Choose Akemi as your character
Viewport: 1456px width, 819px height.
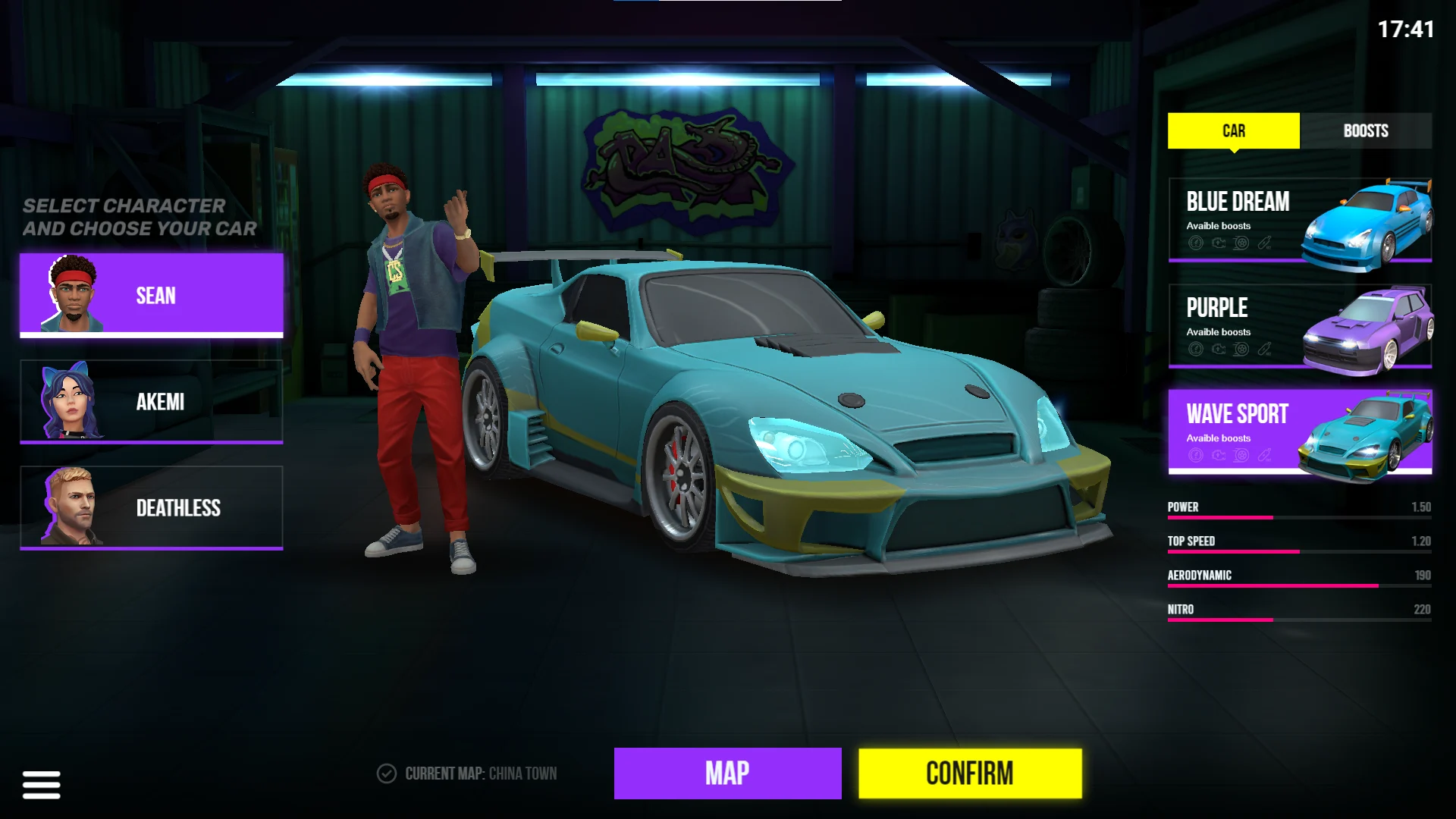click(152, 401)
